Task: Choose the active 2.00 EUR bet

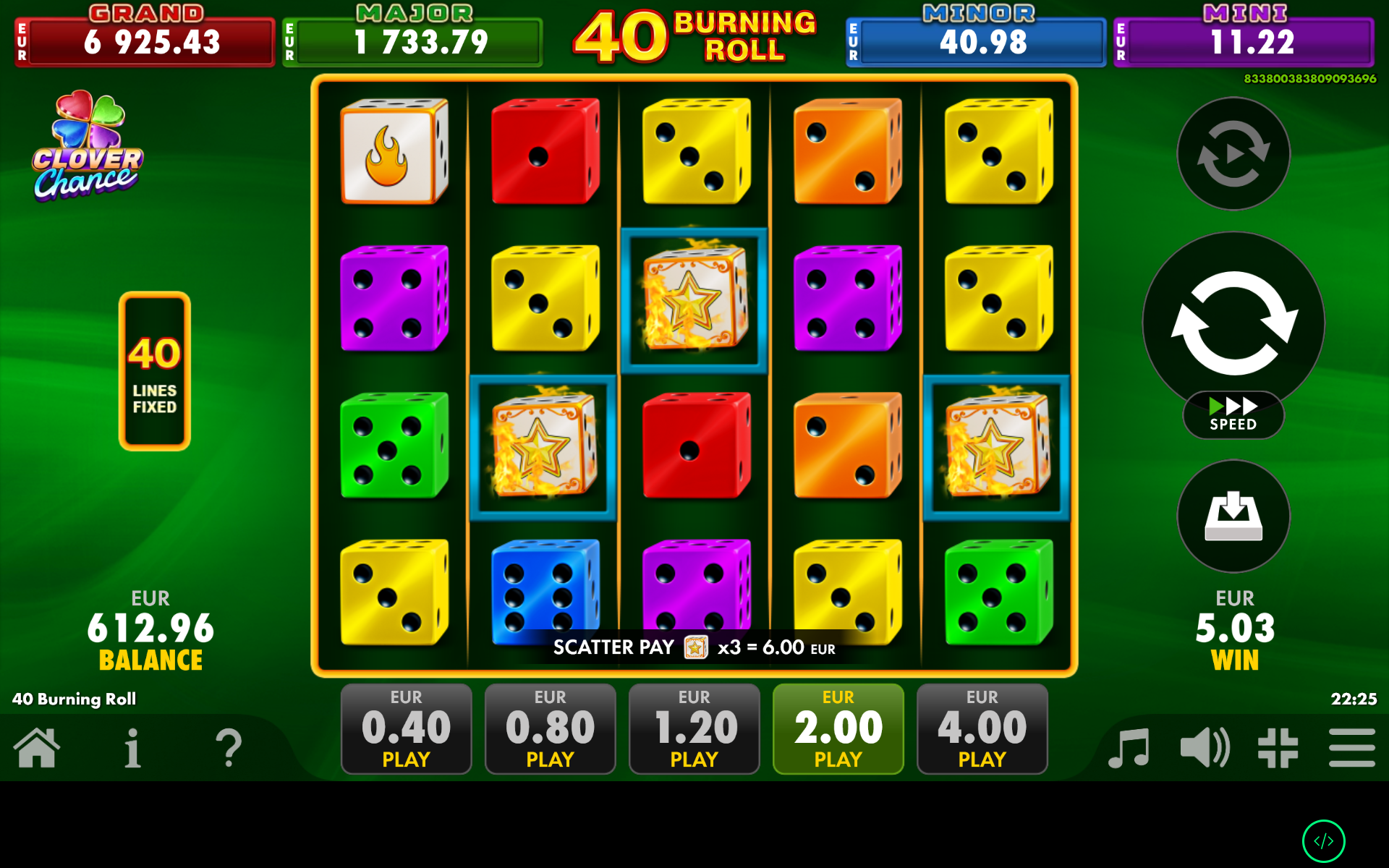Action: tap(838, 728)
